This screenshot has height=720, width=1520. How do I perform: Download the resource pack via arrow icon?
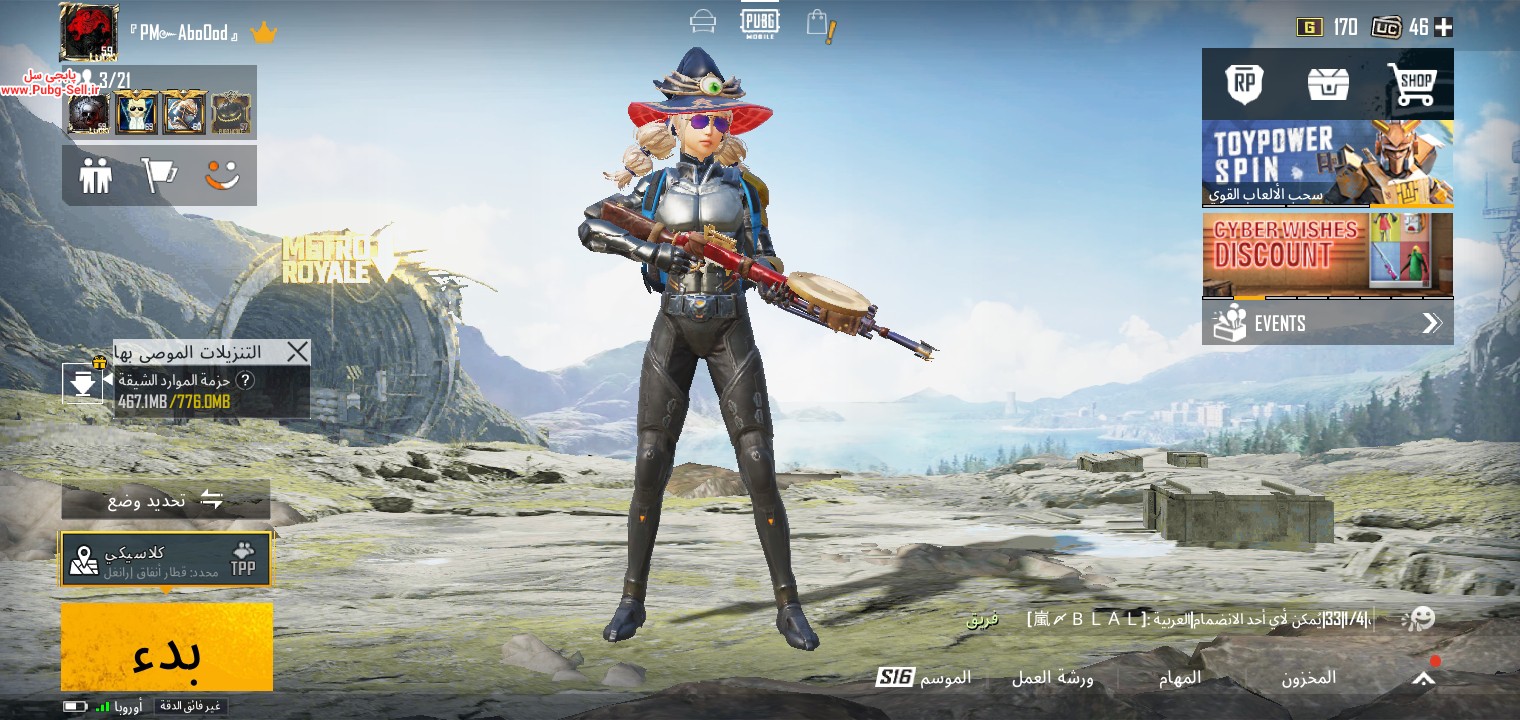[83, 382]
